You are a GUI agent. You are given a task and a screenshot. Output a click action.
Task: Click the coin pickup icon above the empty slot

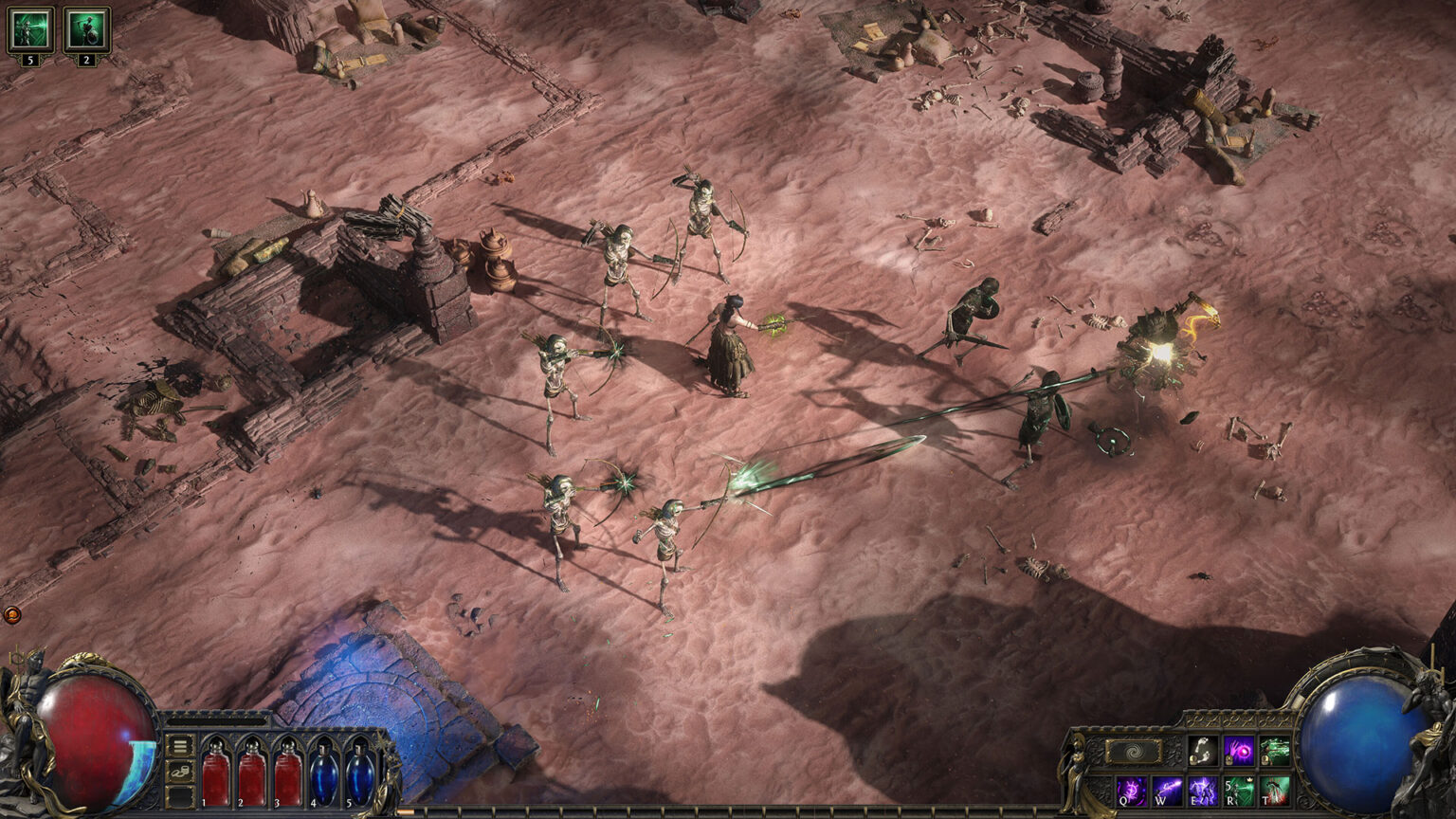(180, 773)
